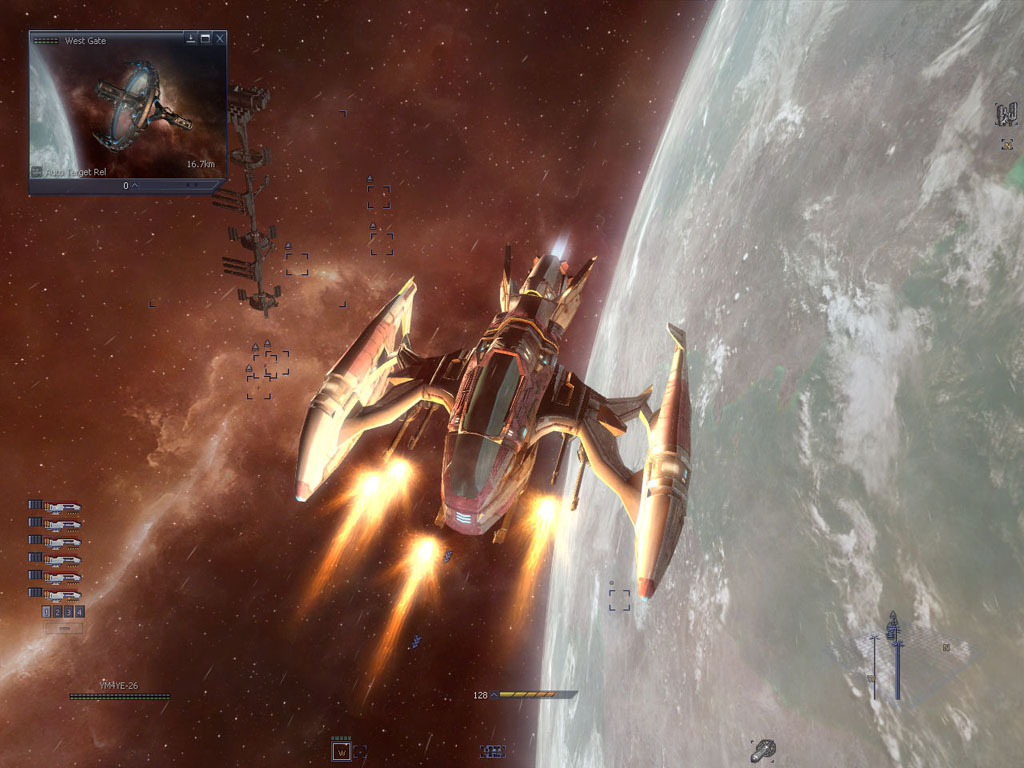The height and width of the screenshot is (768, 1024).
Task: Select weapon group 2
Action: [58, 611]
